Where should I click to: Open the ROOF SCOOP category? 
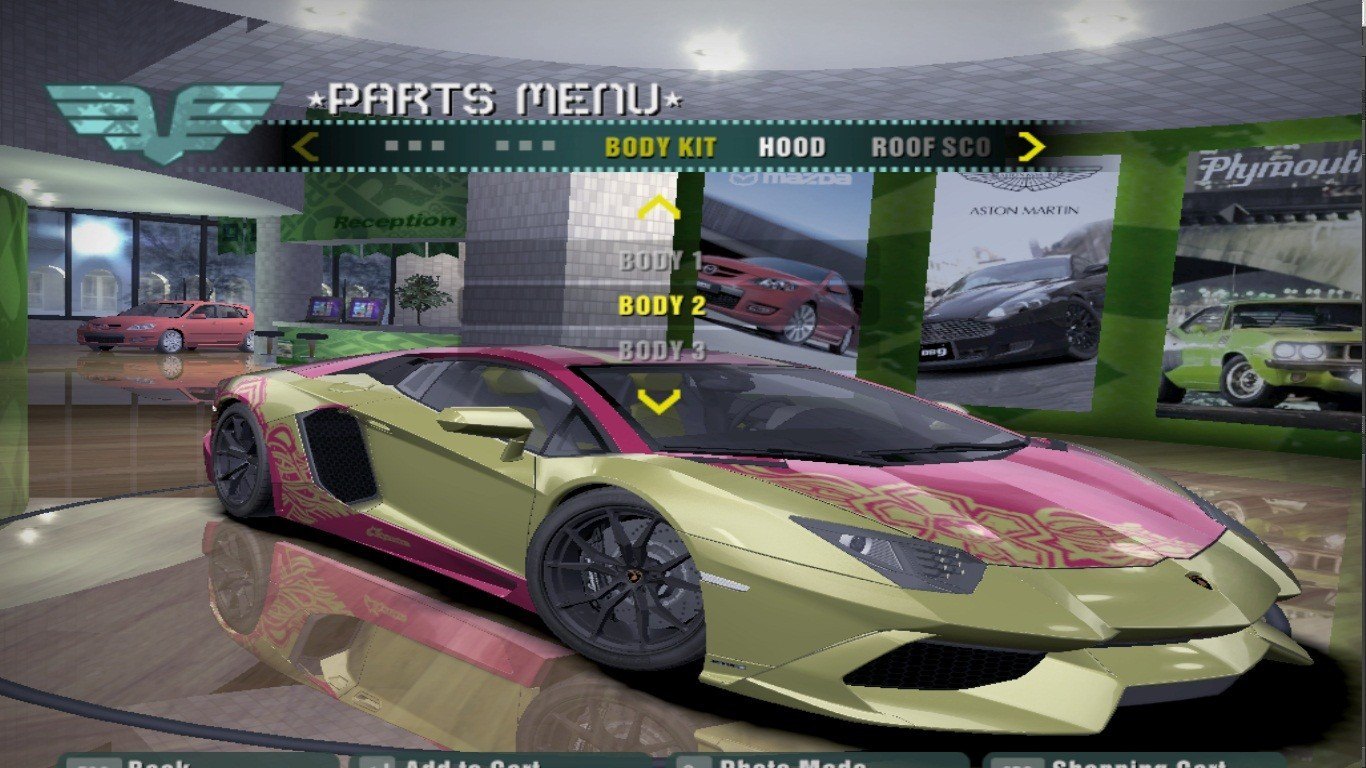click(930, 148)
